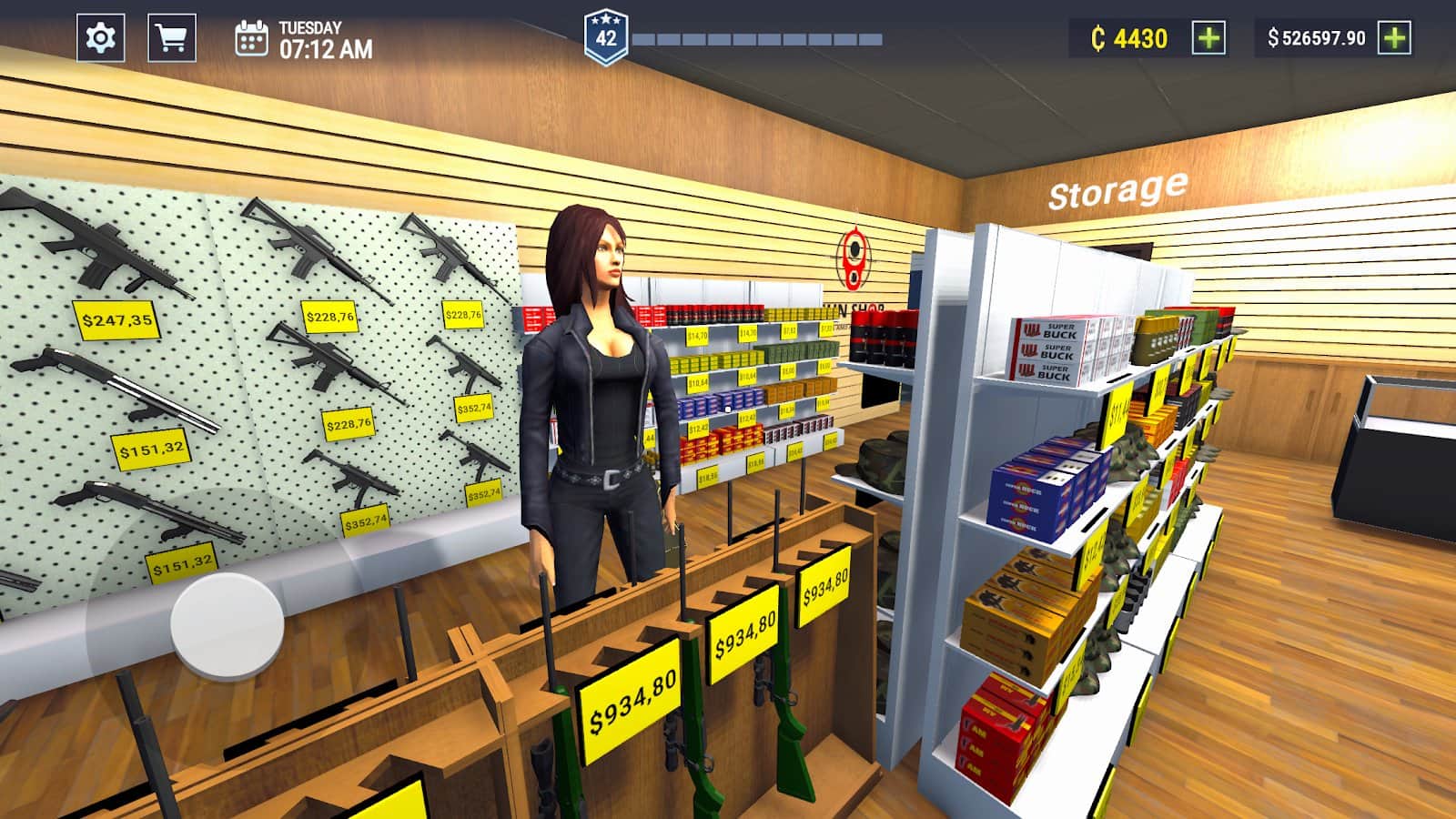Add cash with the plus beside $526597.90

[1393, 37]
